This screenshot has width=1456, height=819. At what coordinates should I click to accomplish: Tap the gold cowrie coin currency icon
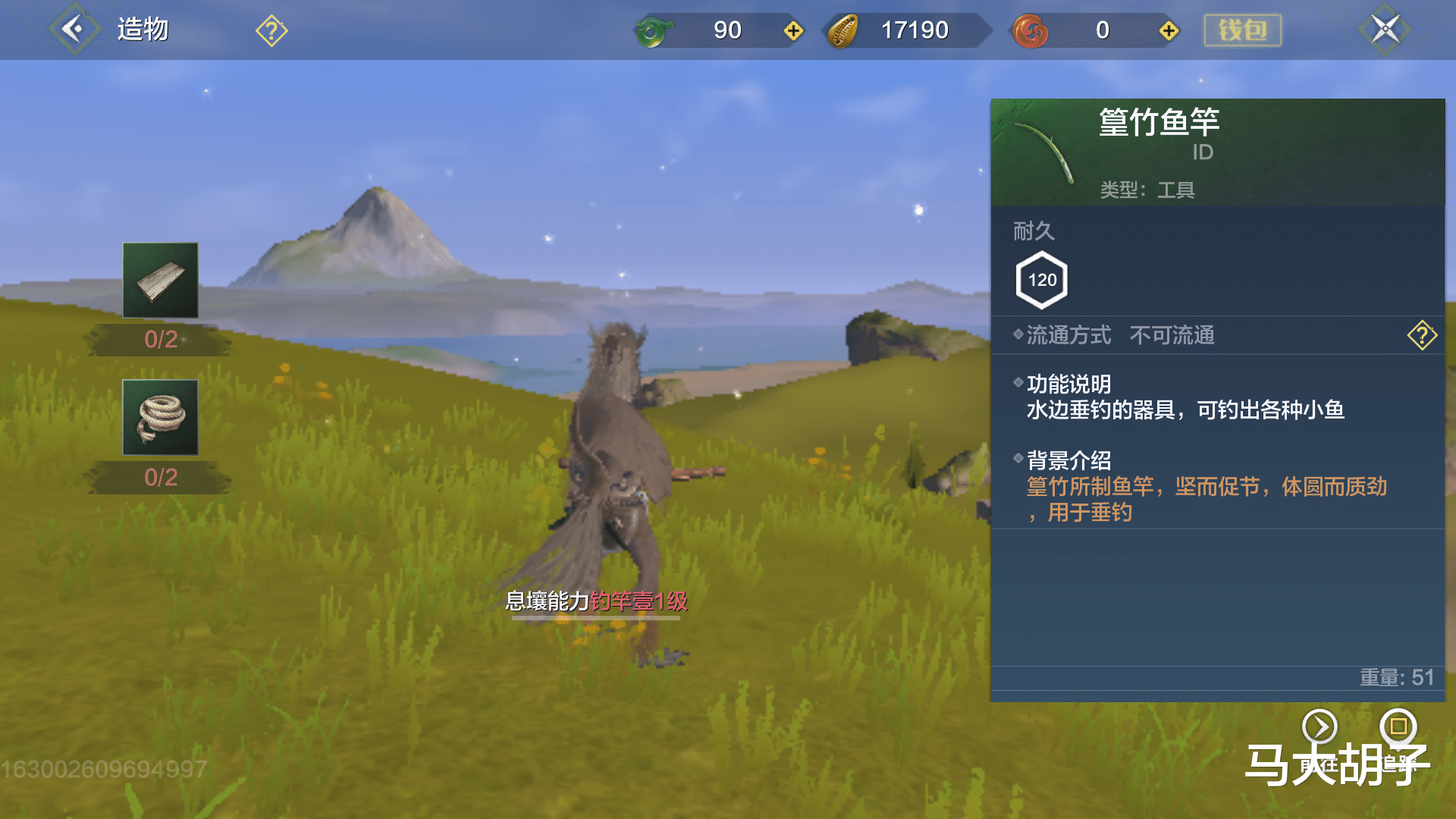click(842, 30)
